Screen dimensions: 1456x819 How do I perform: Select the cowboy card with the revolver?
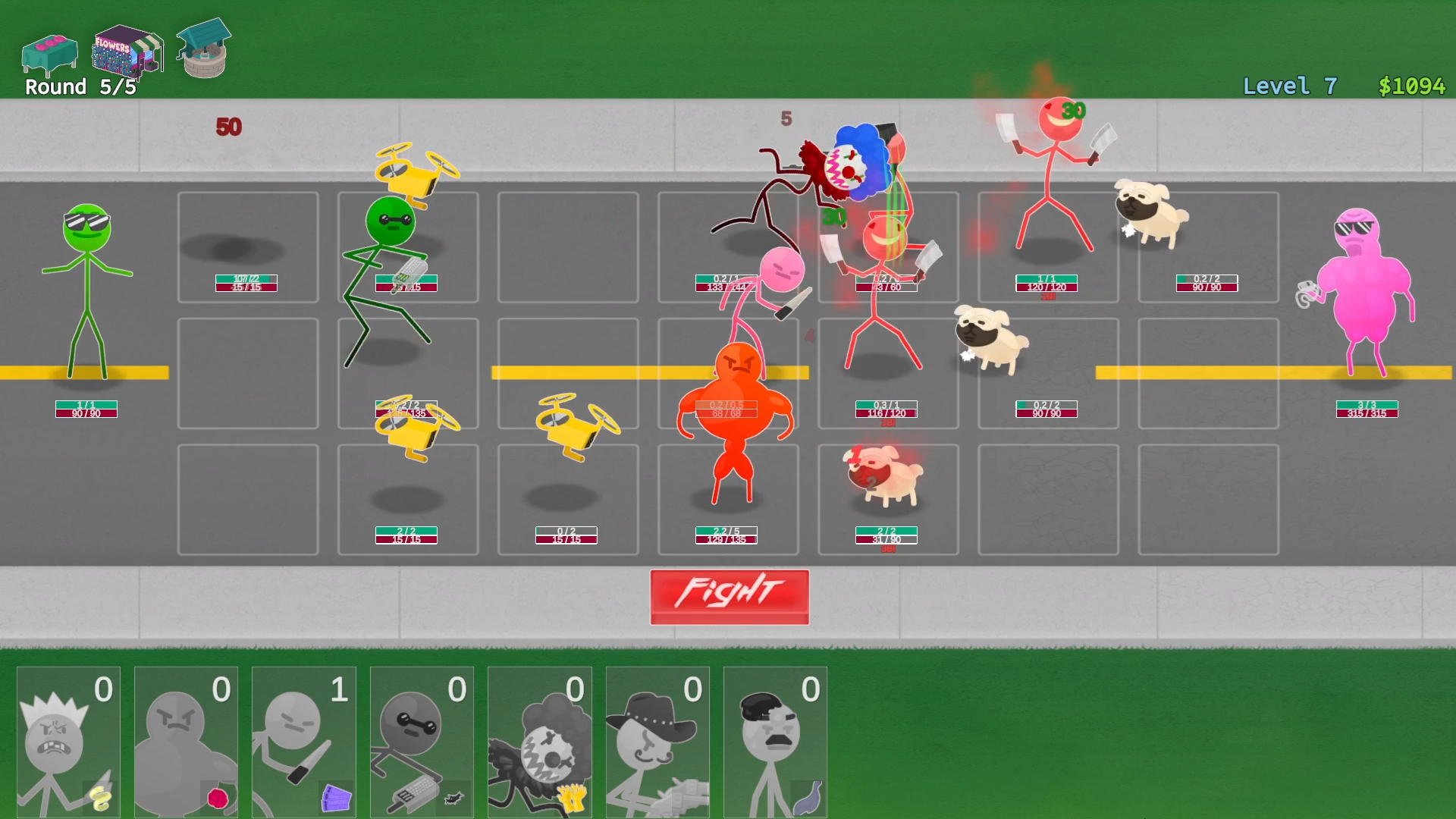point(657,739)
